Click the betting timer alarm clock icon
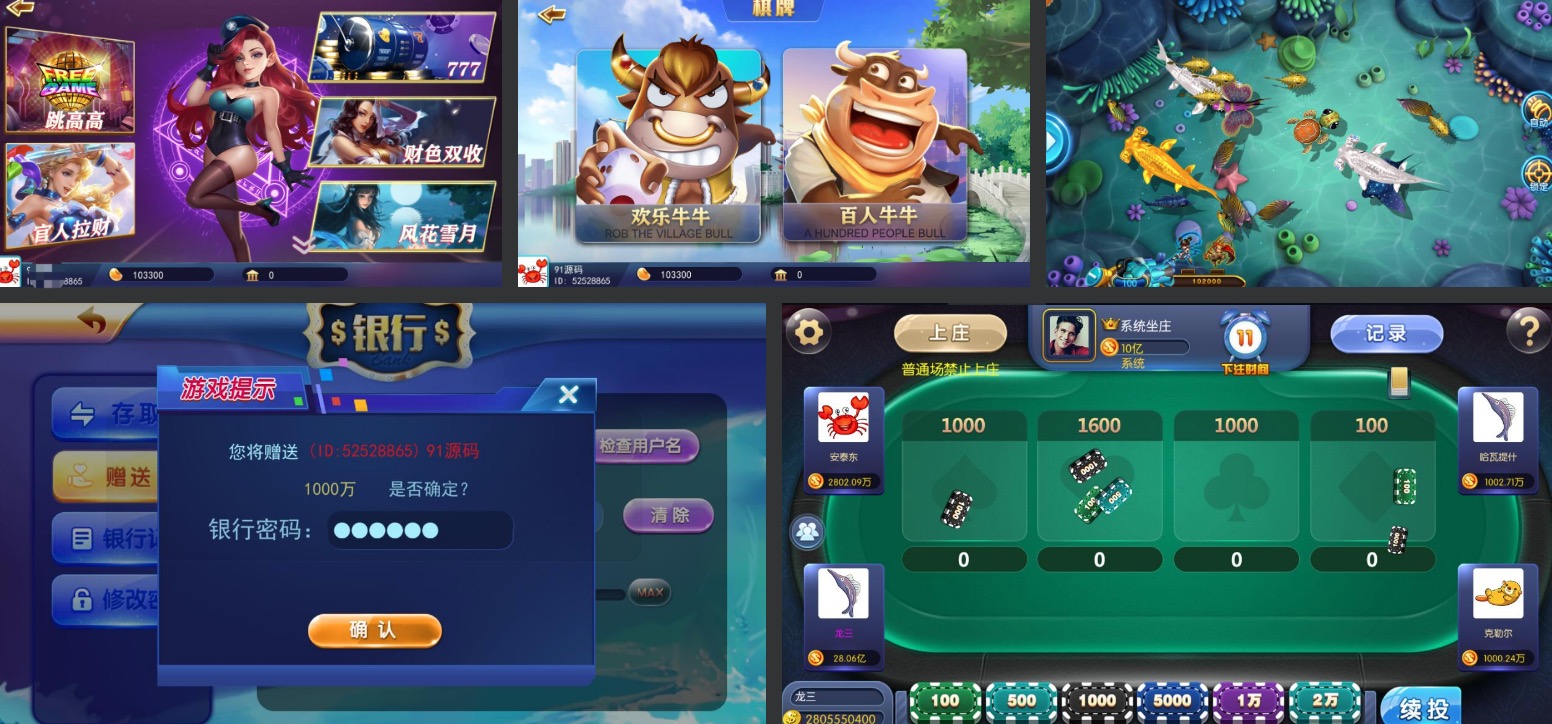Image resolution: width=1552 pixels, height=724 pixels. coord(1241,340)
